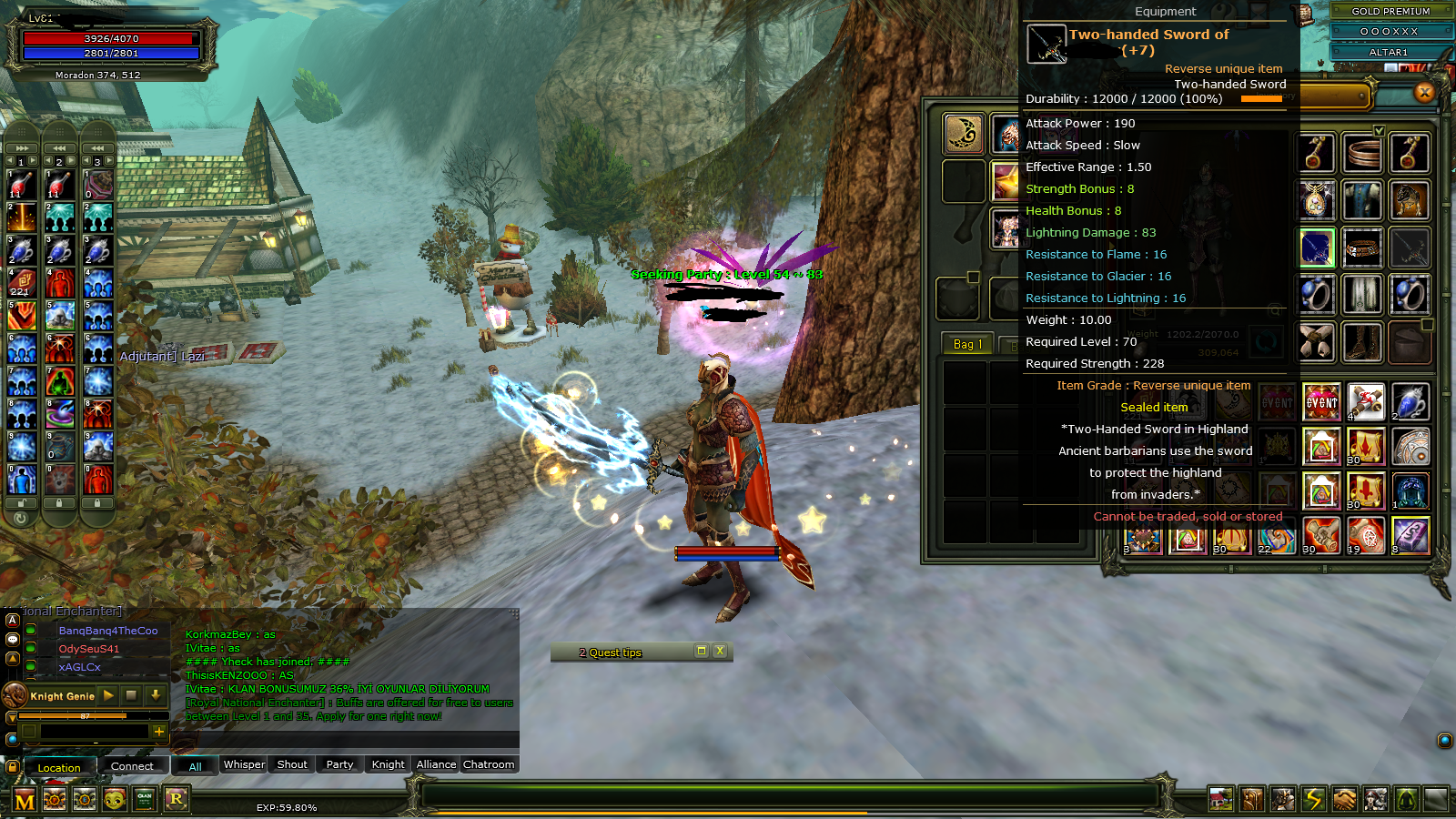Open the Clan board icon near the M icon
The height and width of the screenshot is (819, 1456).
pyautogui.click(x=146, y=798)
